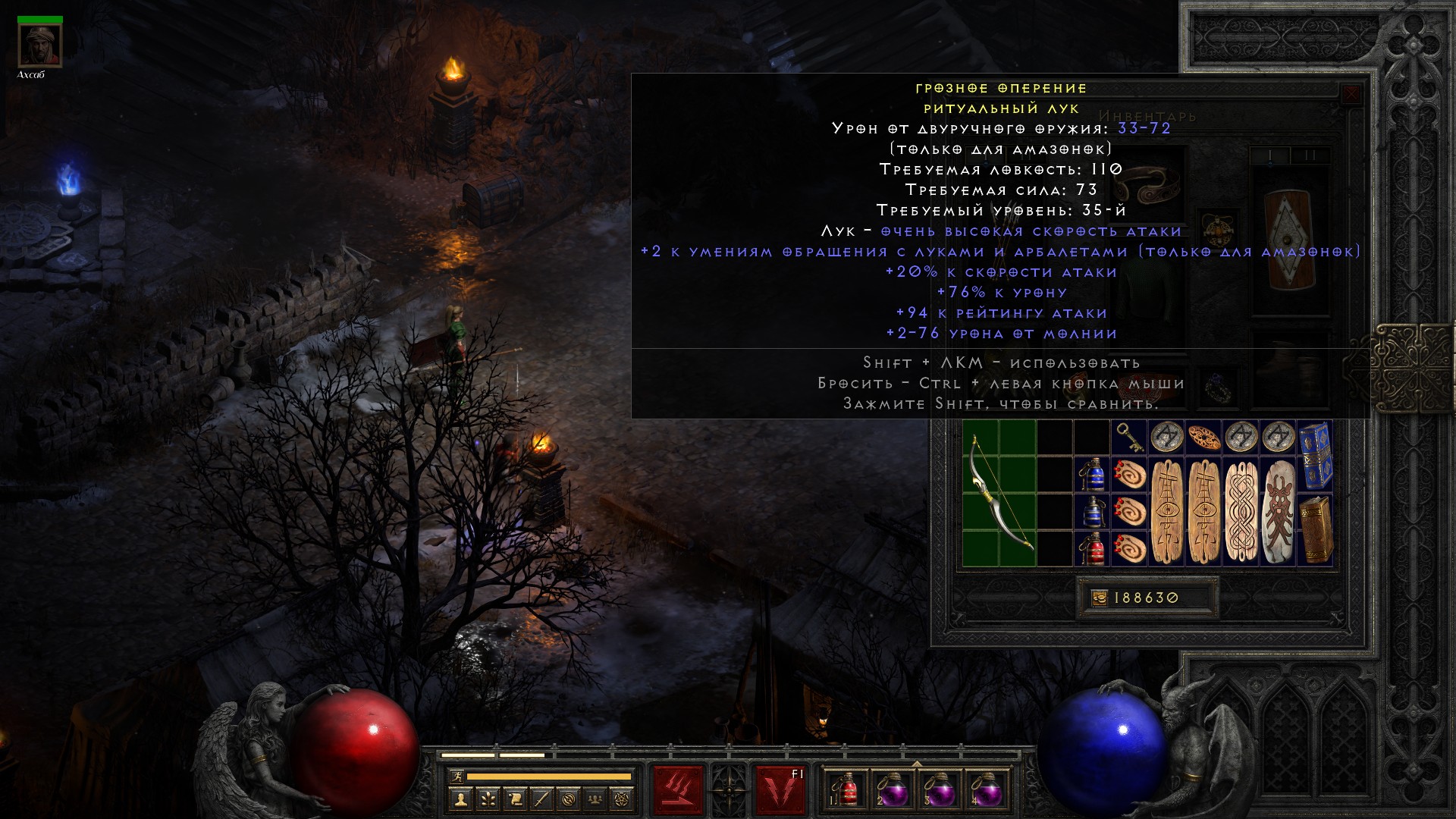Open the mercenary portrait labeled Ахсаб
The height and width of the screenshot is (819, 1456).
(40, 45)
